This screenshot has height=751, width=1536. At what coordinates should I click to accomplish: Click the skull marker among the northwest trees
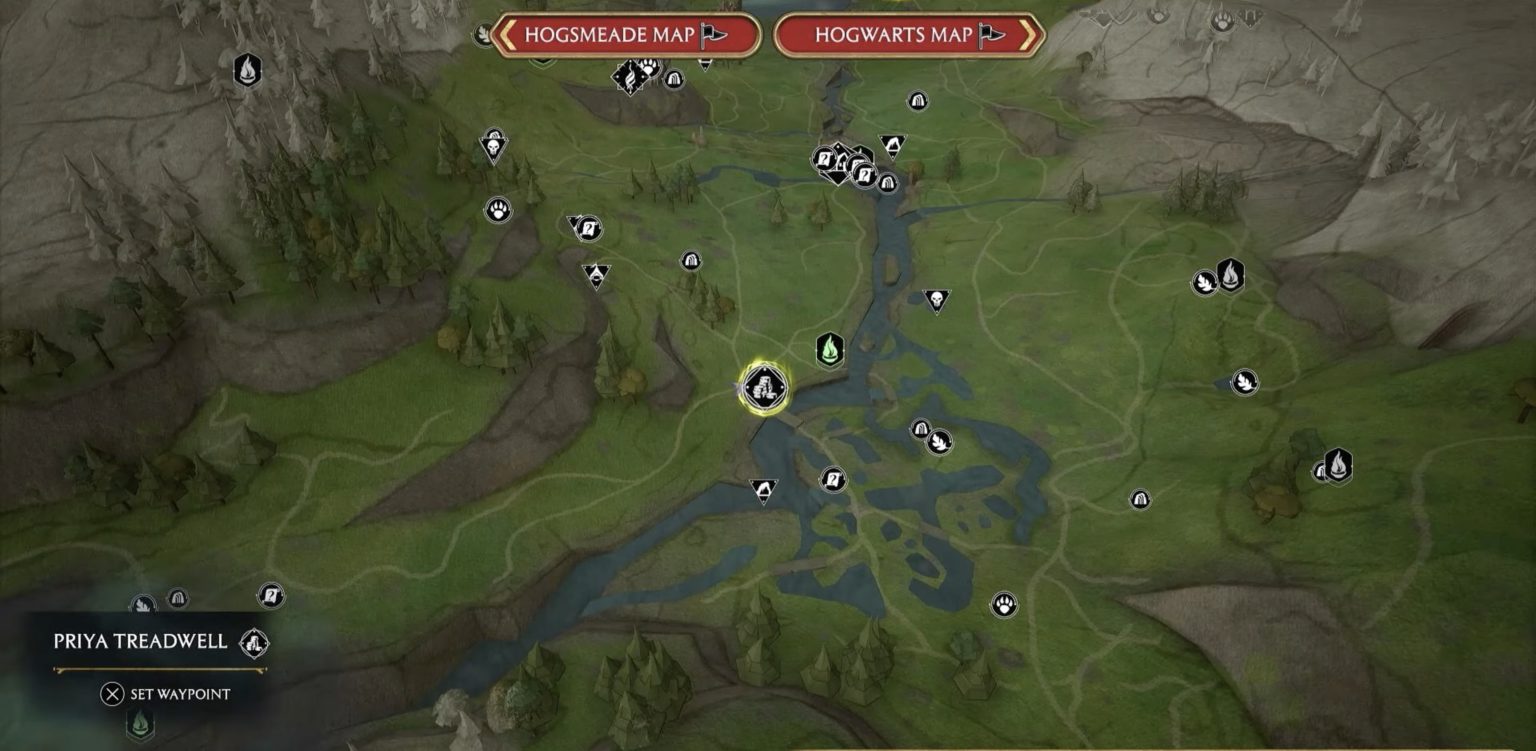(495, 145)
